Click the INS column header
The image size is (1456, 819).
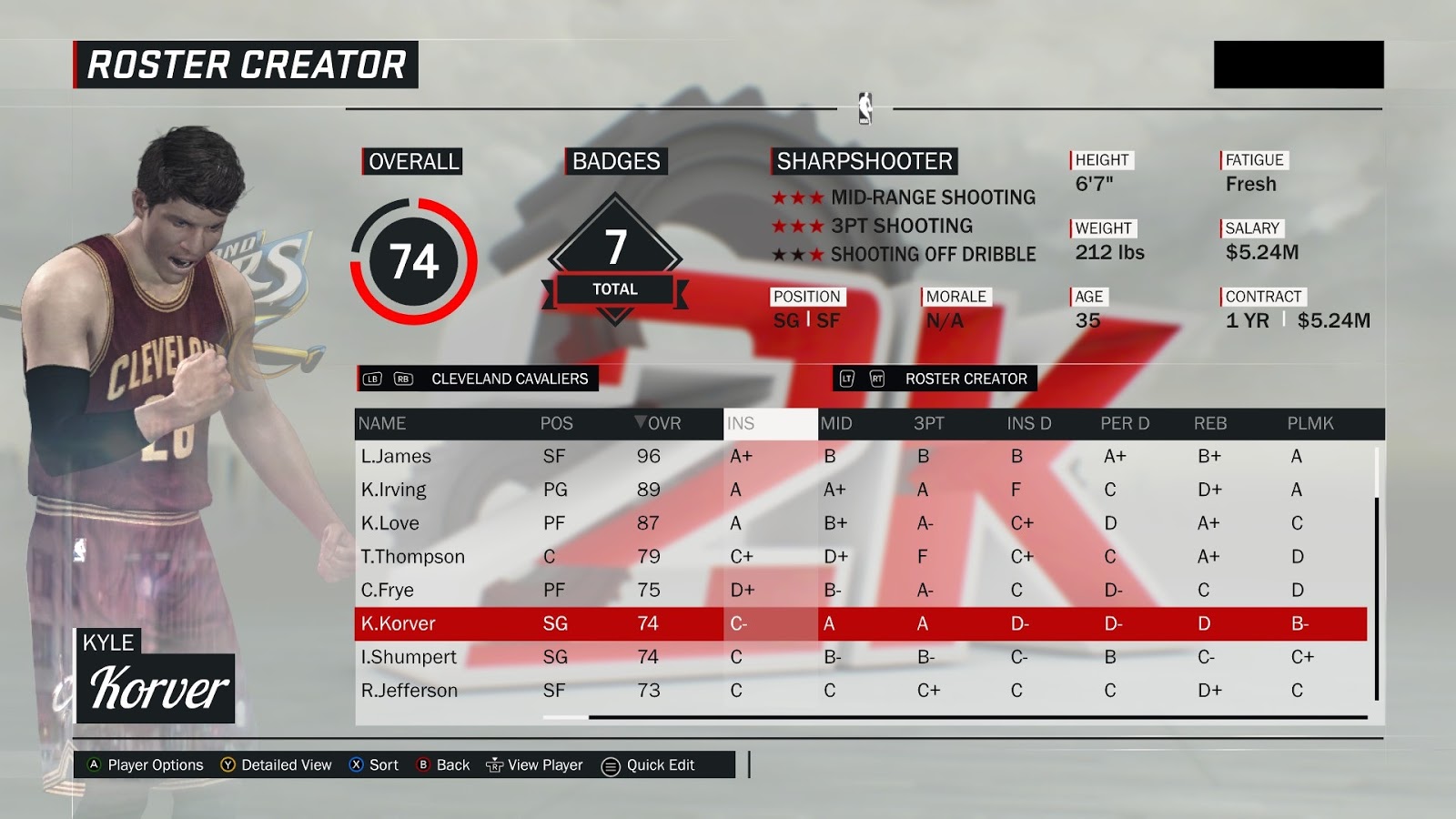[741, 423]
